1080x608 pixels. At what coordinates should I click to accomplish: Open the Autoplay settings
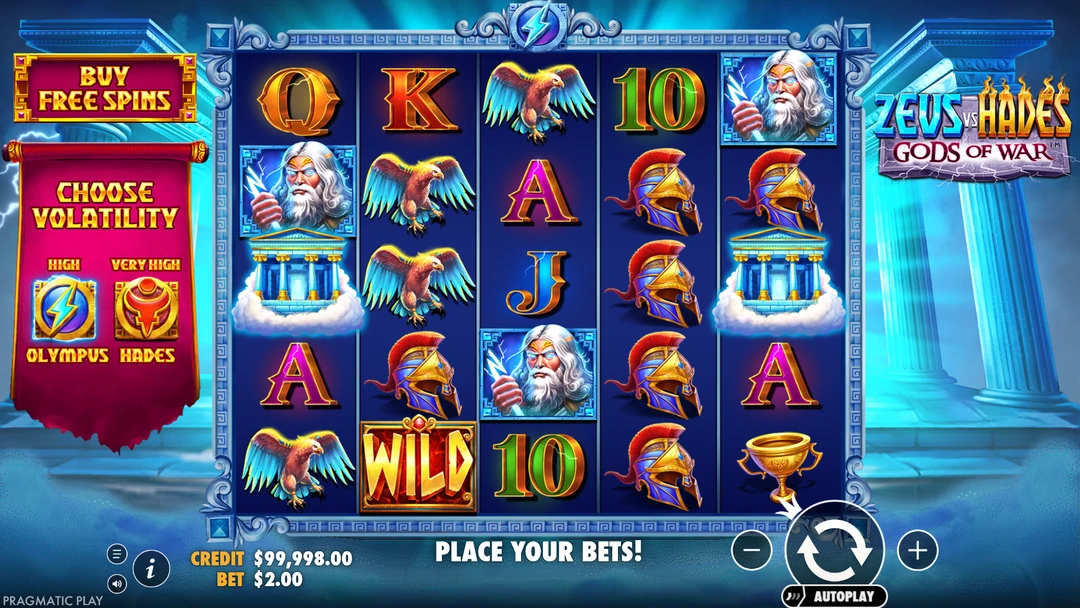click(x=835, y=597)
